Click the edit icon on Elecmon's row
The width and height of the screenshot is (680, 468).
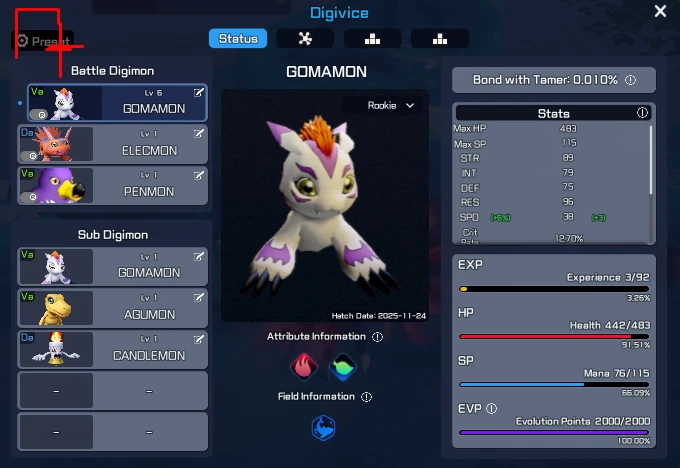pos(199,133)
